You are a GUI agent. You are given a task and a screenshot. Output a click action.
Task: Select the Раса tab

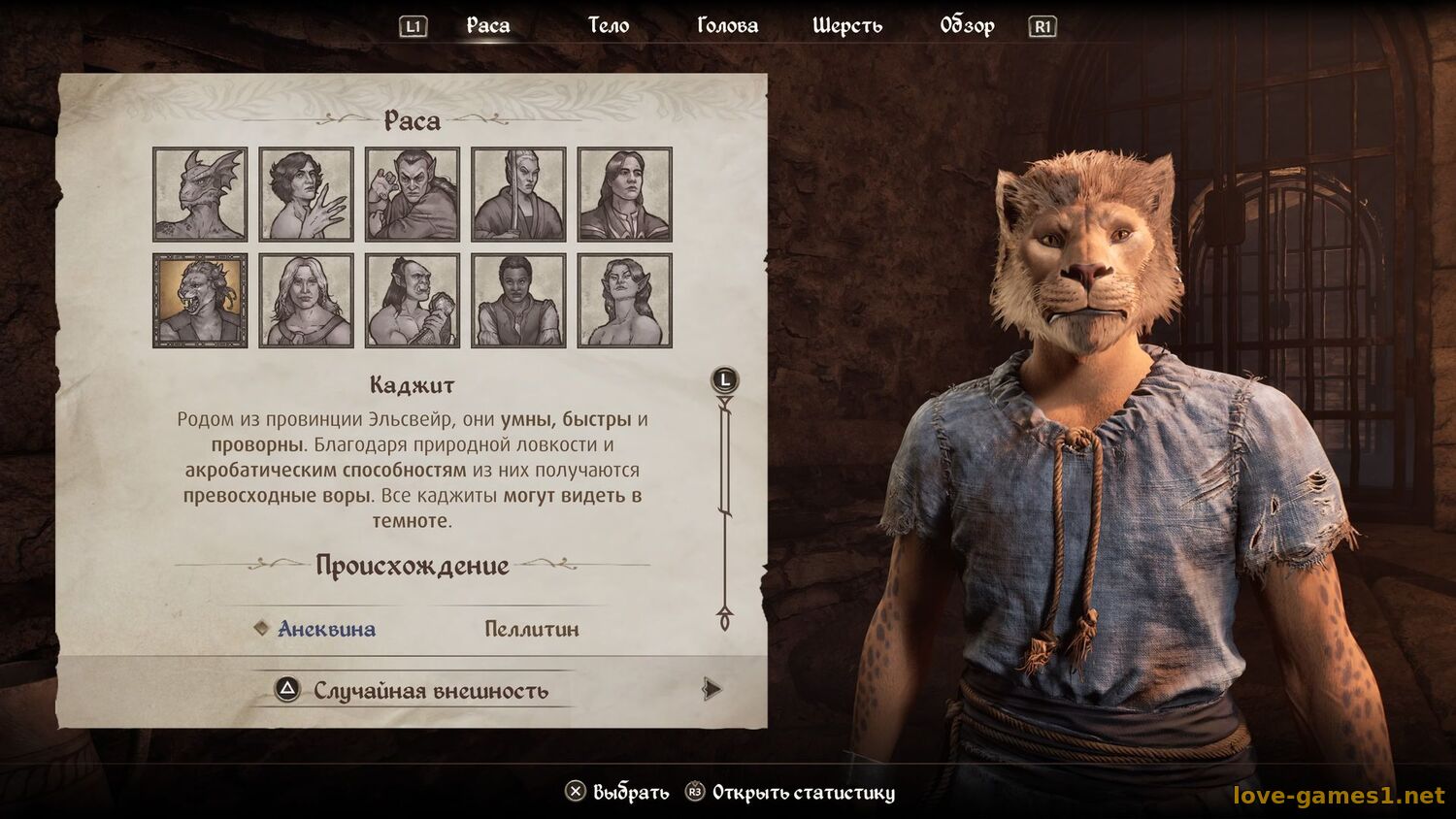[487, 26]
